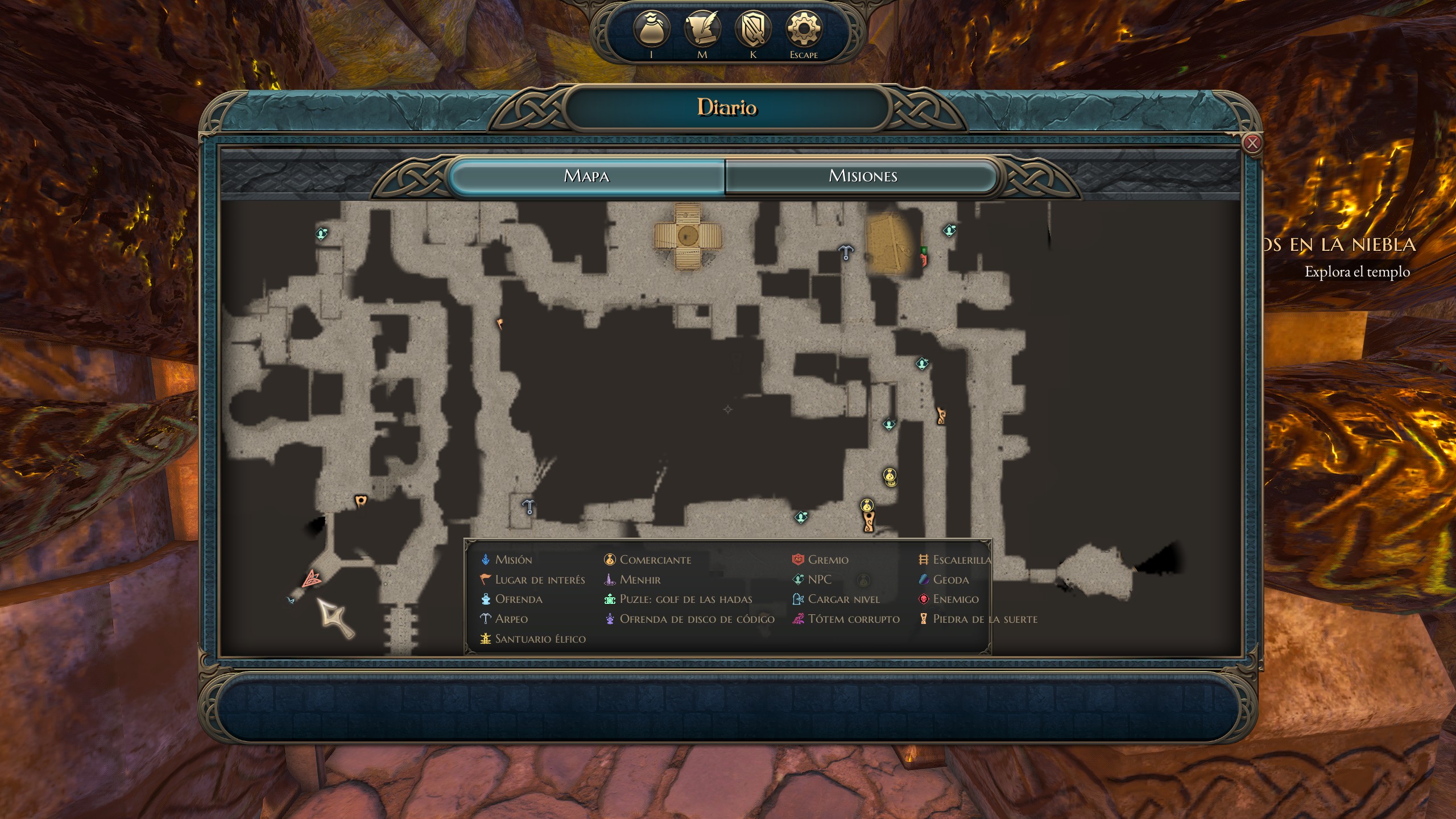Select the Mapa tab

[586, 176]
